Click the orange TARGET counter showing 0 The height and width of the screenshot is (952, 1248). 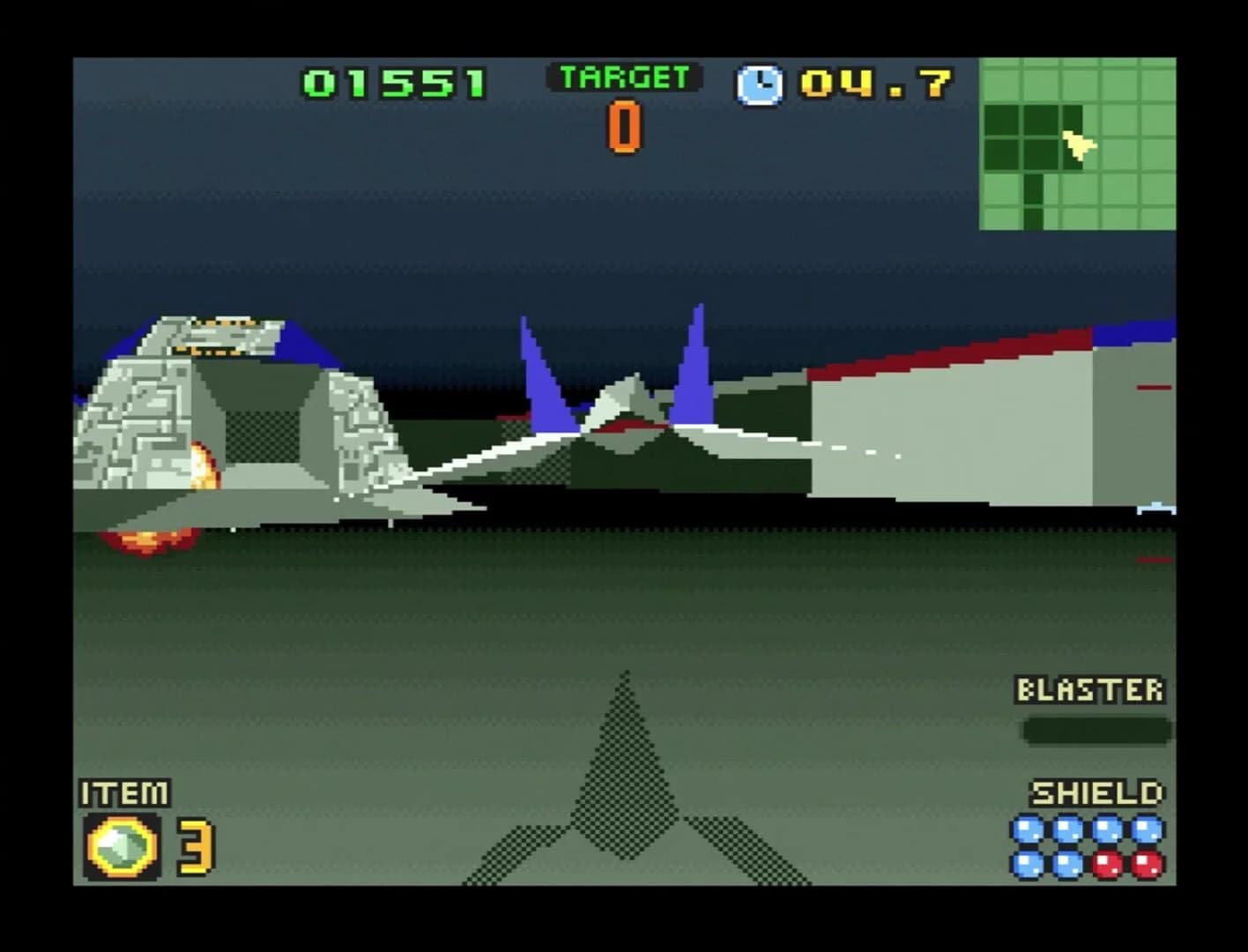(624, 127)
